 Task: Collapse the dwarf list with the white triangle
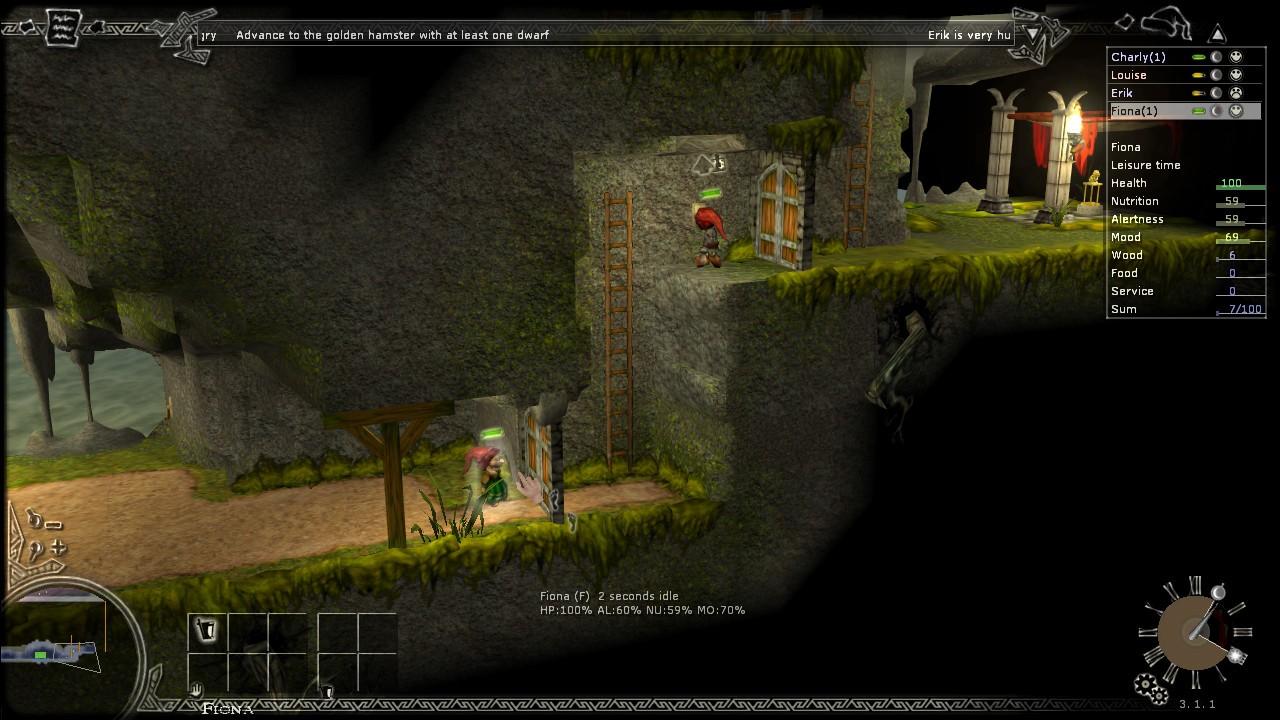pyautogui.click(x=1217, y=33)
